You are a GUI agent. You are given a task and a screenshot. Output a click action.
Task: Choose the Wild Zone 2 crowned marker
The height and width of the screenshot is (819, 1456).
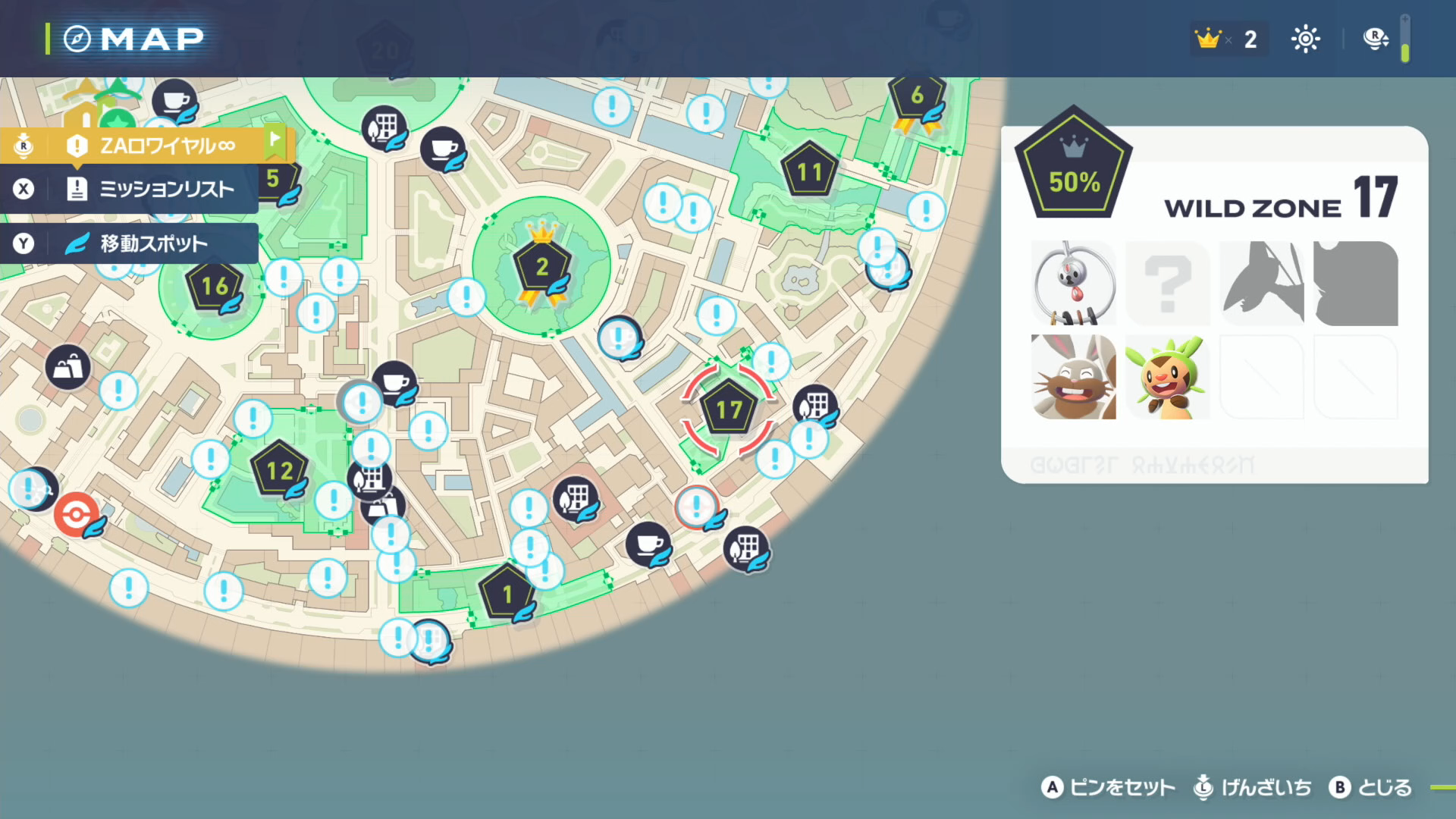[x=541, y=267]
